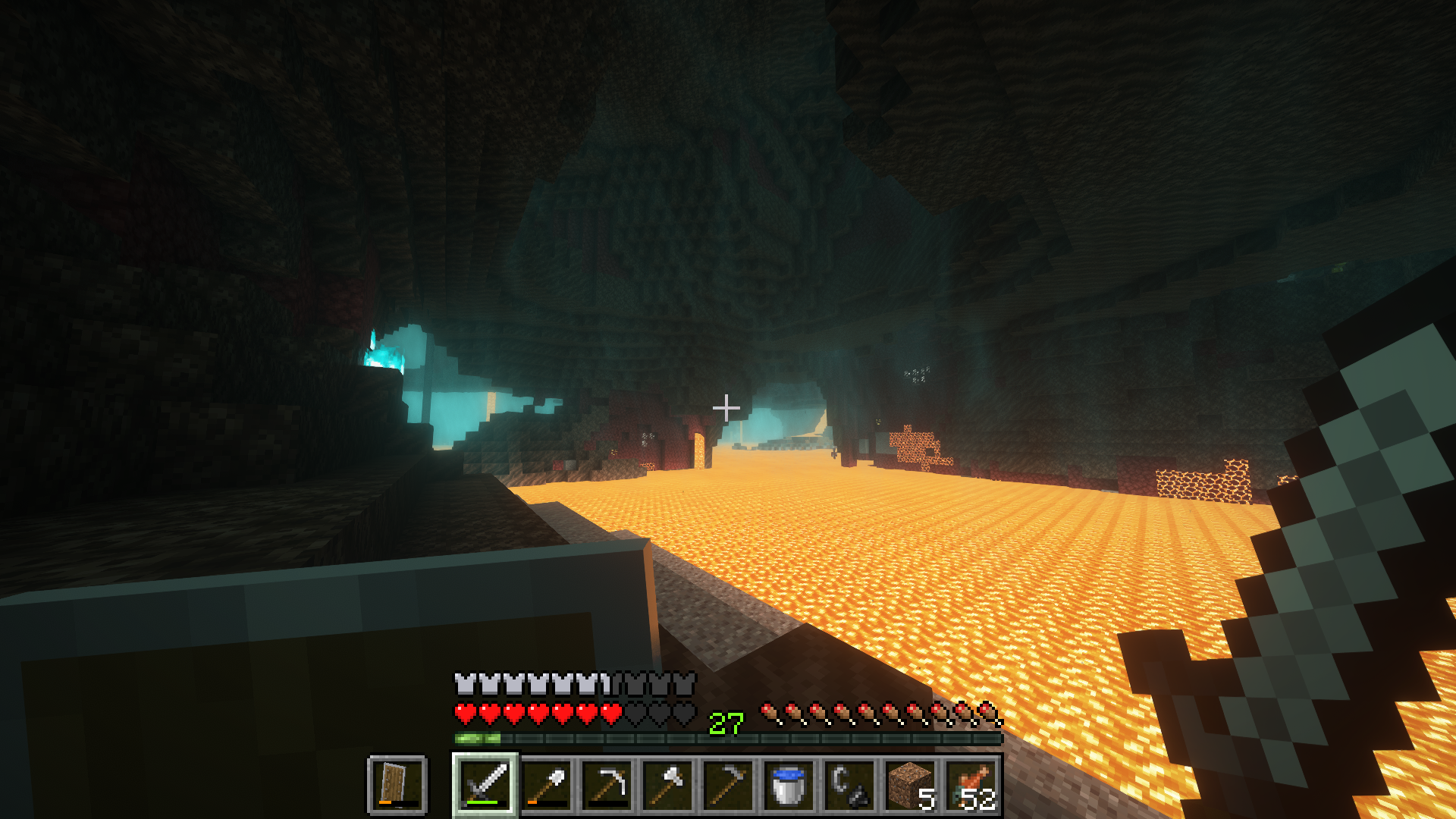Select the iron sword hotbar slot
The height and width of the screenshot is (819, 1456).
tap(486, 784)
